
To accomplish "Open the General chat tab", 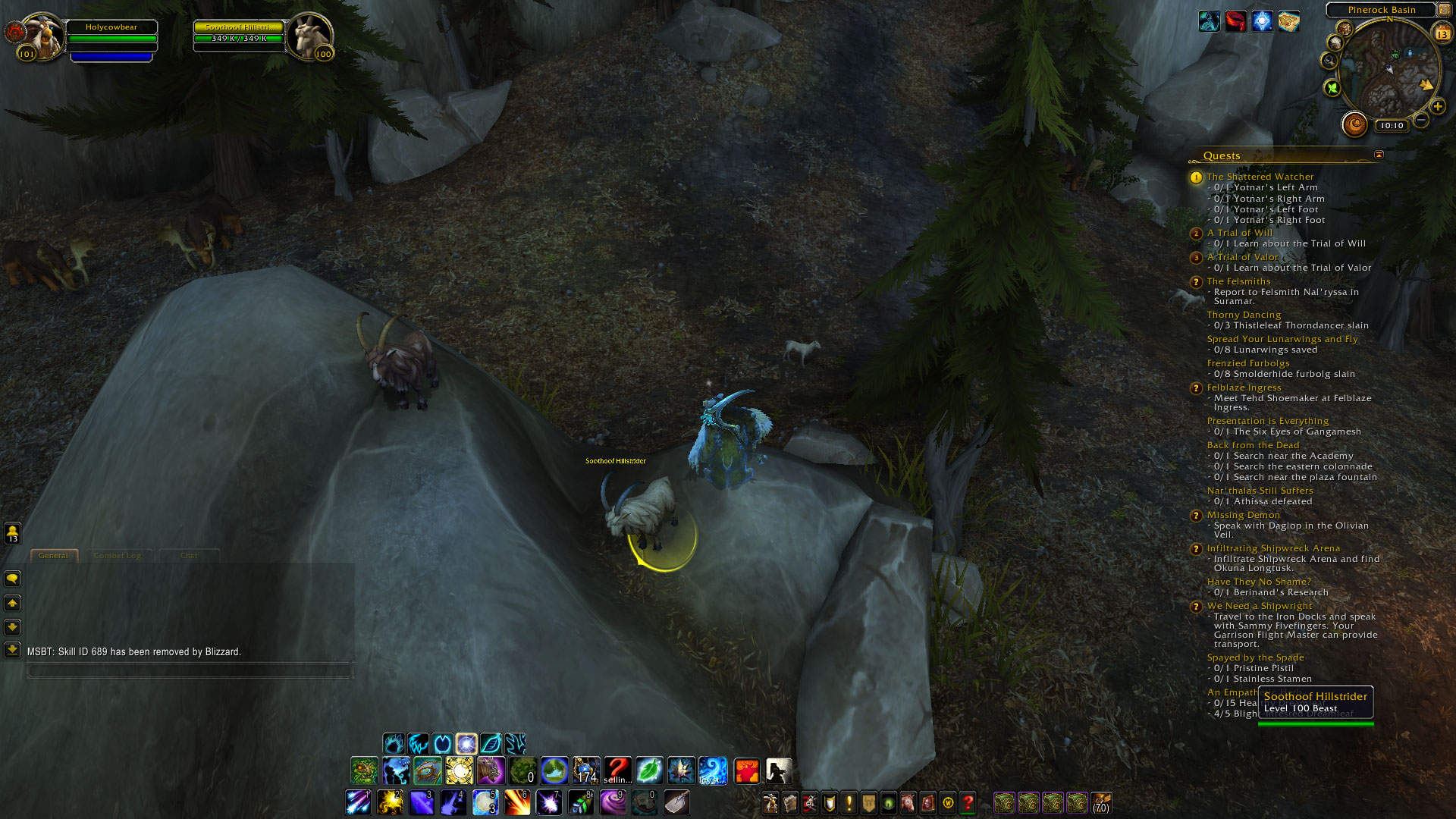I will tap(53, 556).
